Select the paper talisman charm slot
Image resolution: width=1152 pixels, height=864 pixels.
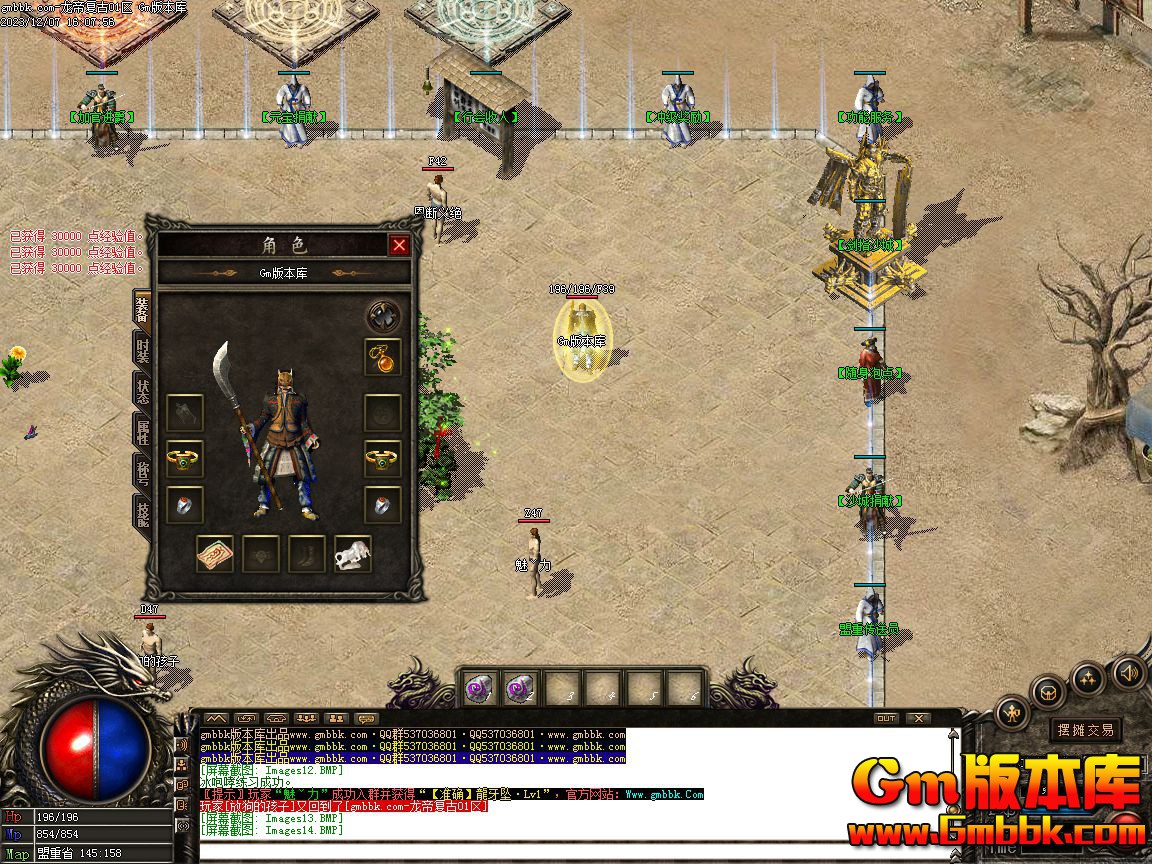click(x=215, y=554)
